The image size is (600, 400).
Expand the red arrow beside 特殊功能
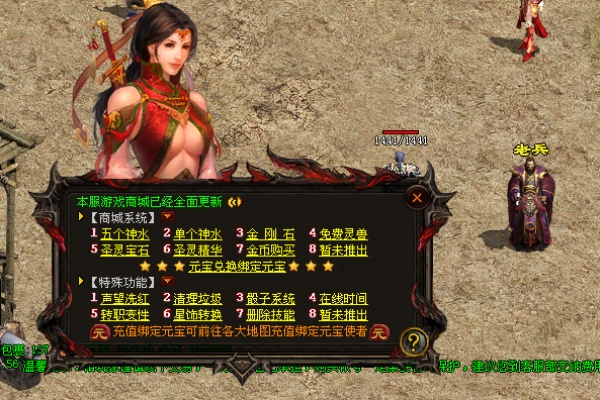(168, 282)
